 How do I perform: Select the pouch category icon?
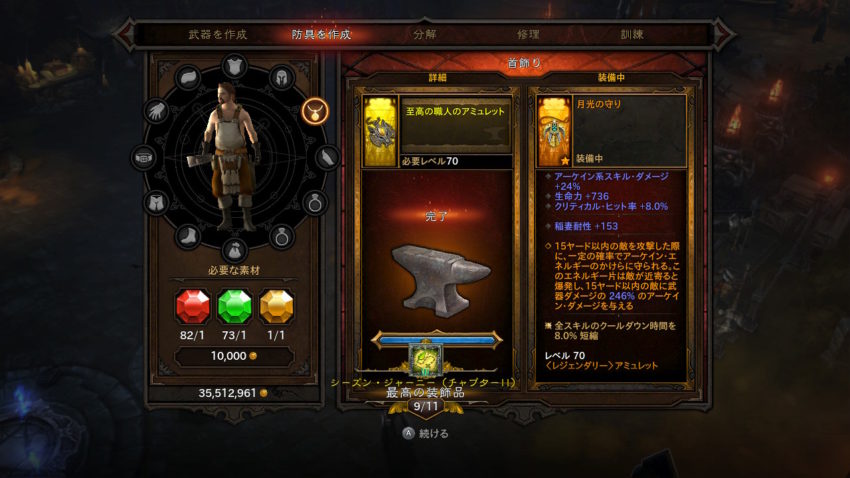point(233,250)
